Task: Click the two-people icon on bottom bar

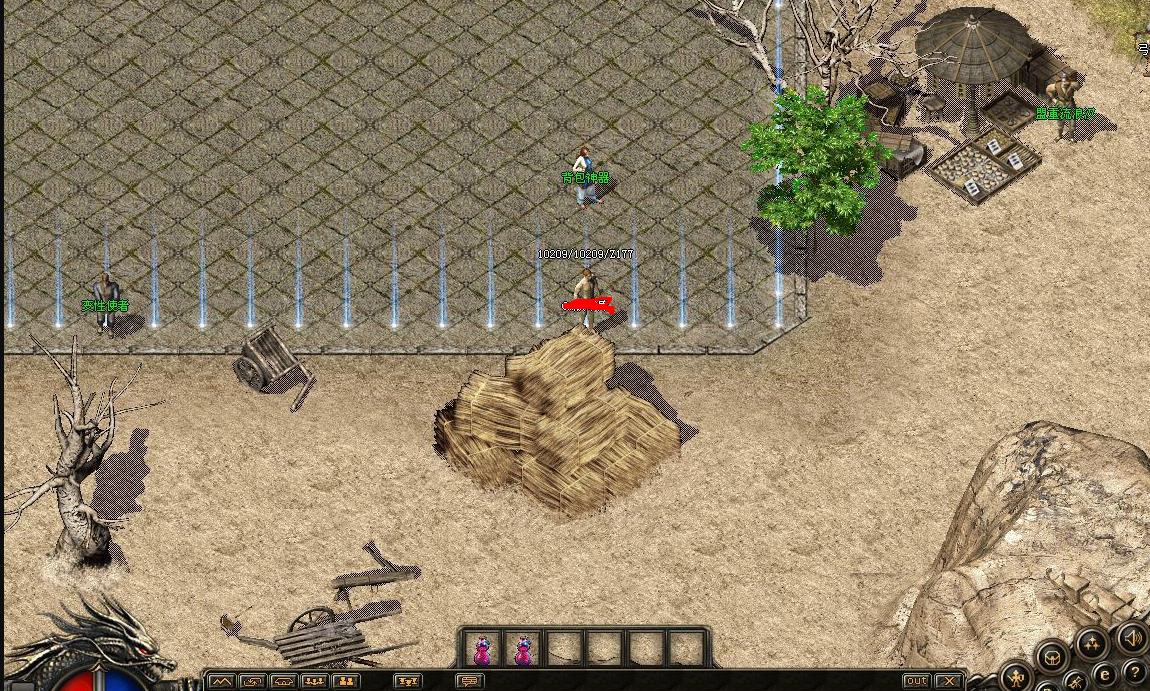Action: 346,681
